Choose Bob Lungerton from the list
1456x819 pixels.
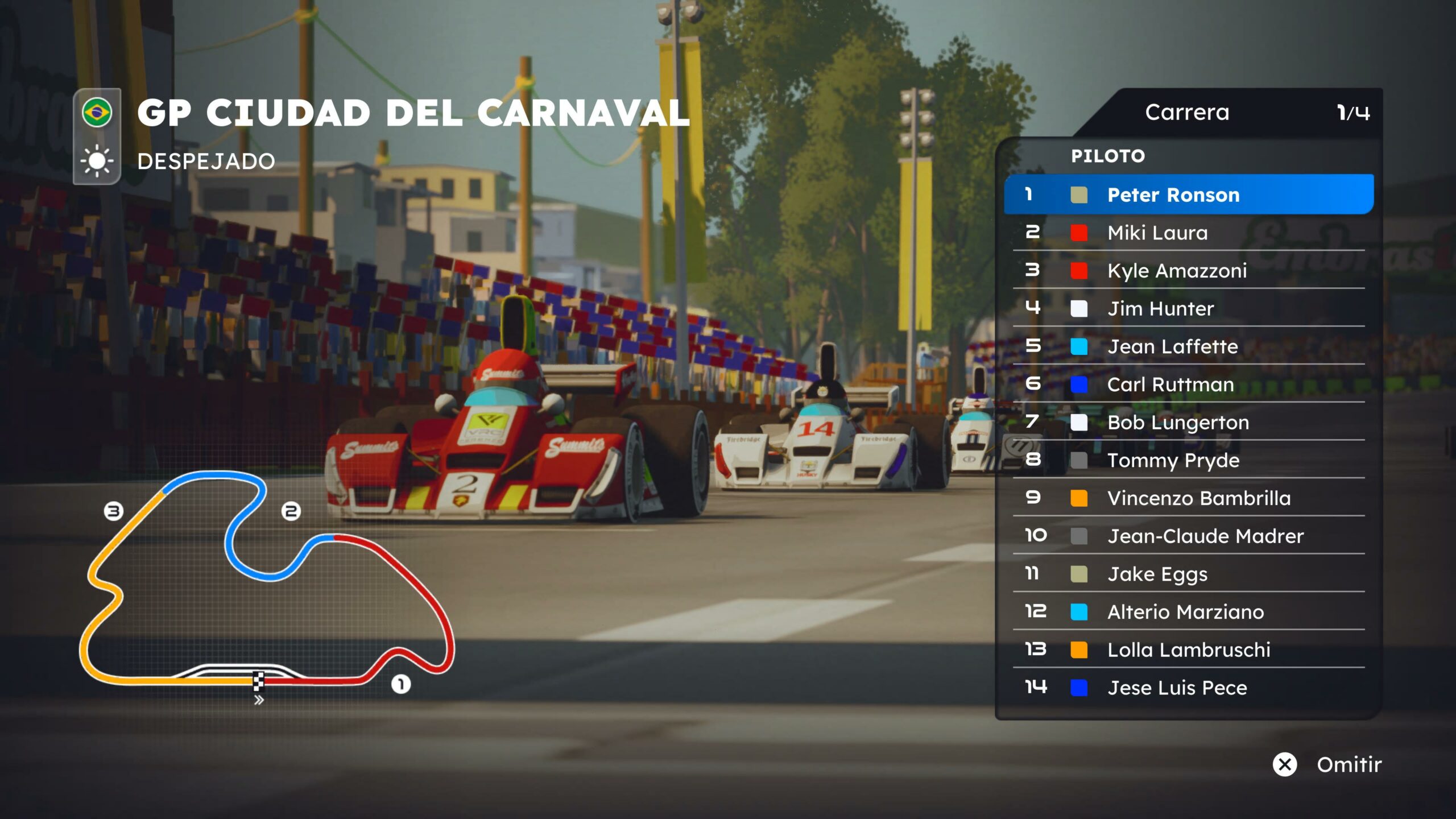coord(1189,422)
